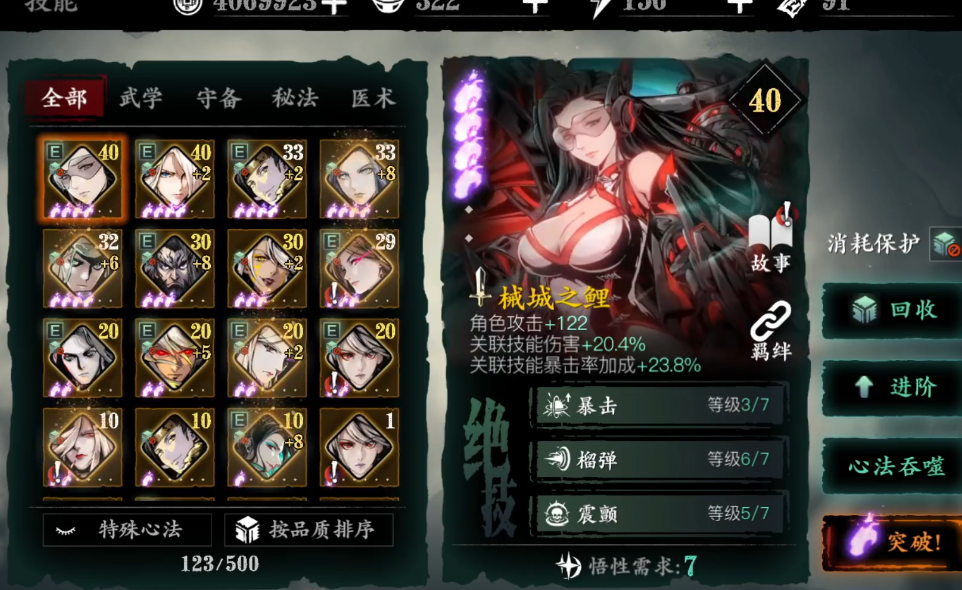
Task: Show the 秘法 category
Action: click(x=295, y=98)
